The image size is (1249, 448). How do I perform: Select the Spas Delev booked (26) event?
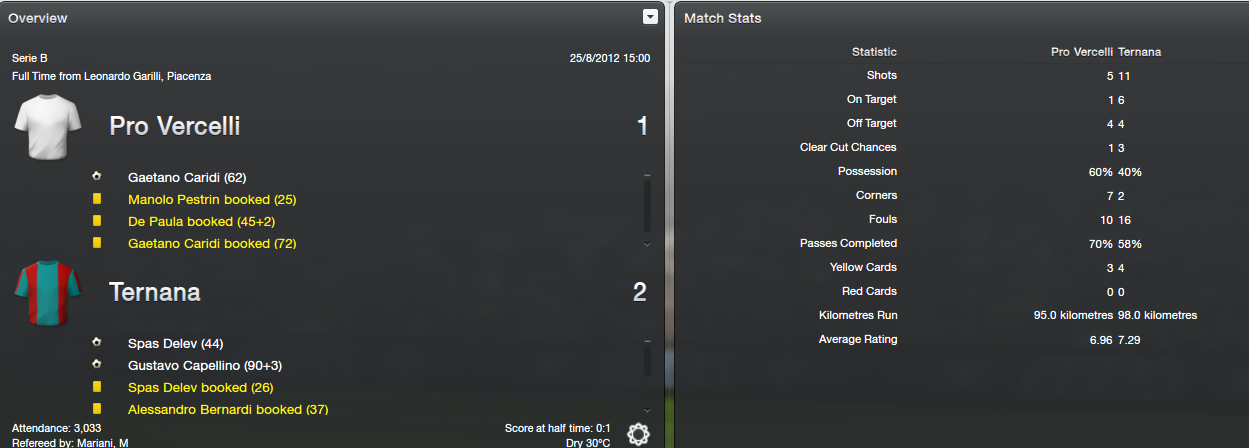[x=200, y=387]
